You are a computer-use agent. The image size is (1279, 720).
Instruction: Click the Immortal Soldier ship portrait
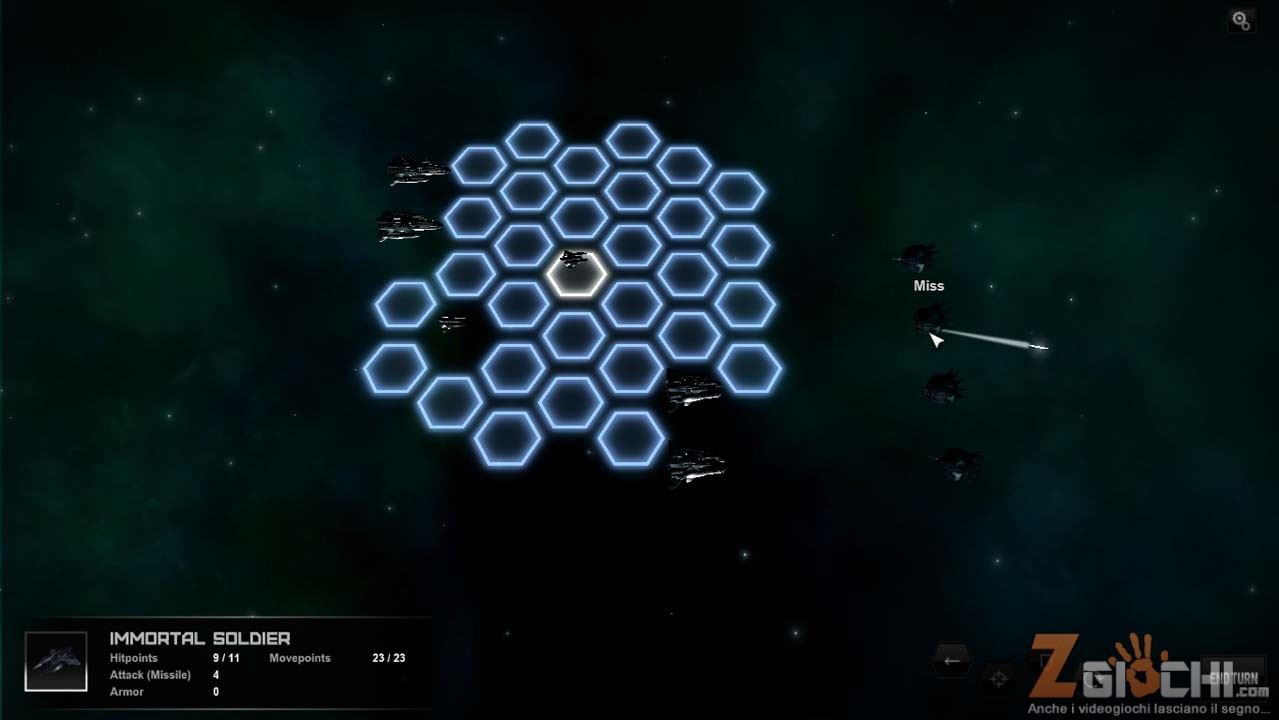[x=56, y=661]
